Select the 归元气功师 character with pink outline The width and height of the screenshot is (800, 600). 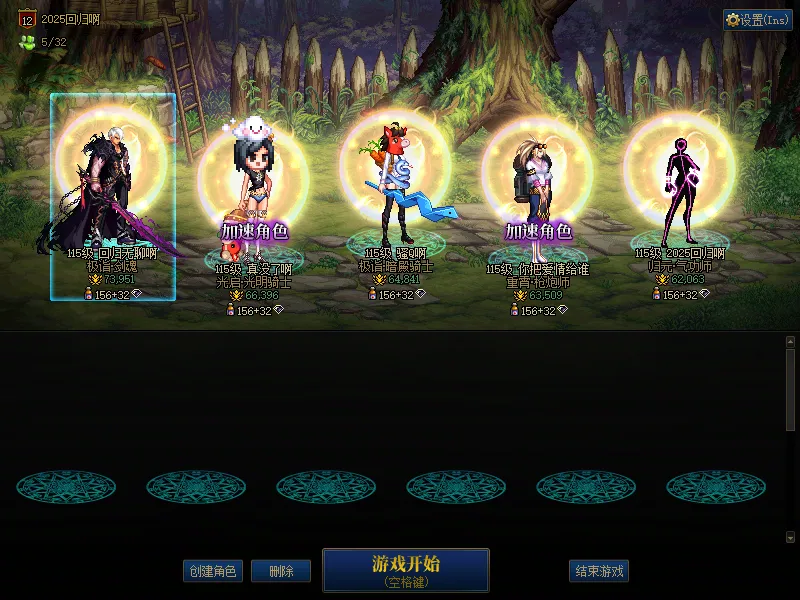[679, 190]
